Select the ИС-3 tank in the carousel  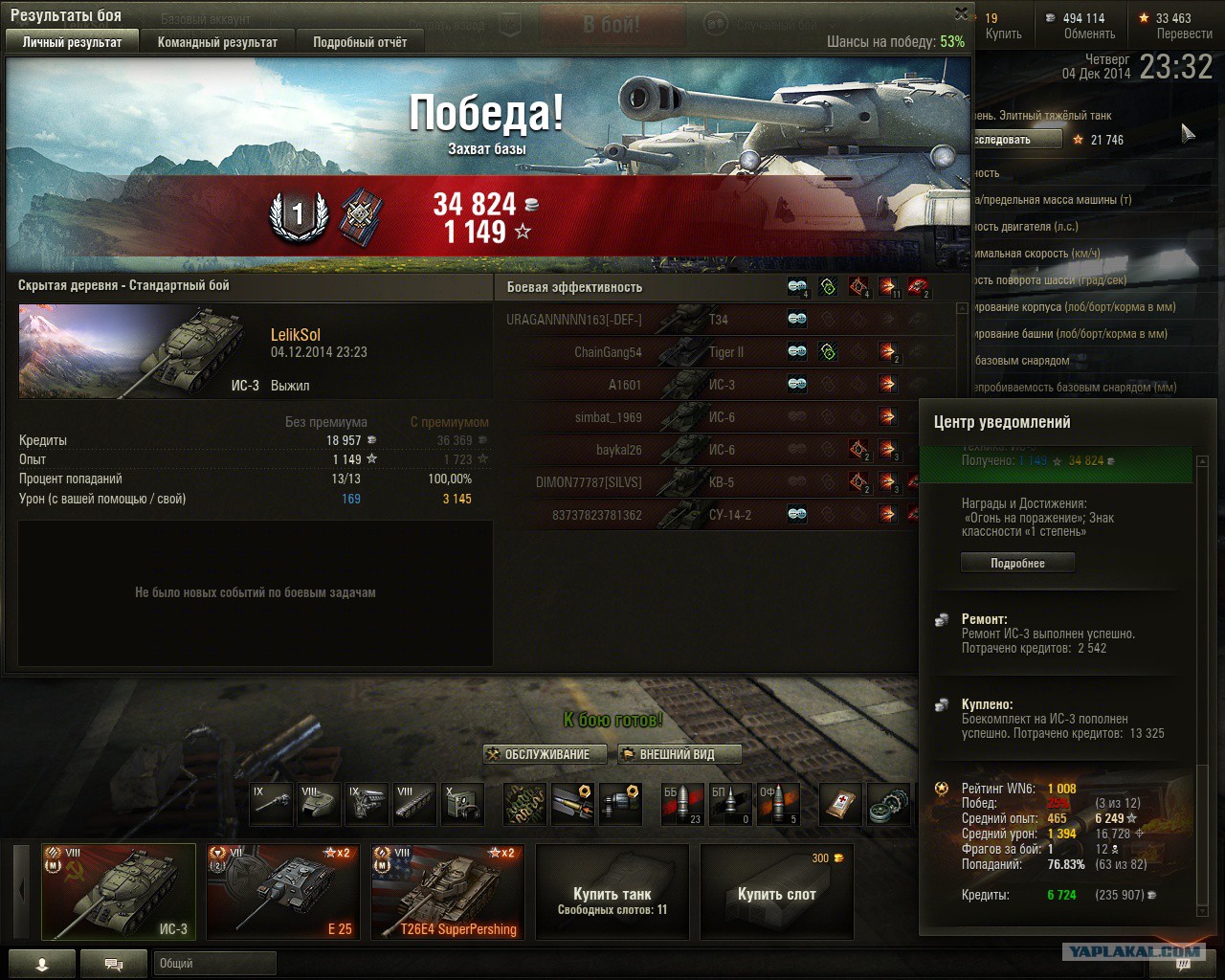(x=119, y=891)
